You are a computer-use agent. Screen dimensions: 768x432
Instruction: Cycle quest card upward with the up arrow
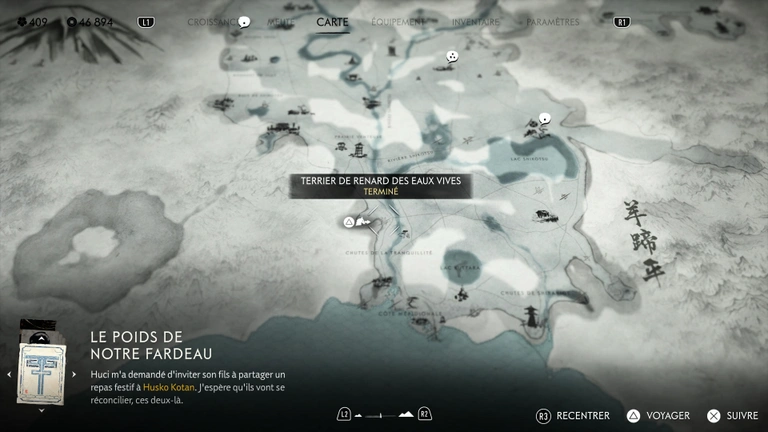coord(41,337)
